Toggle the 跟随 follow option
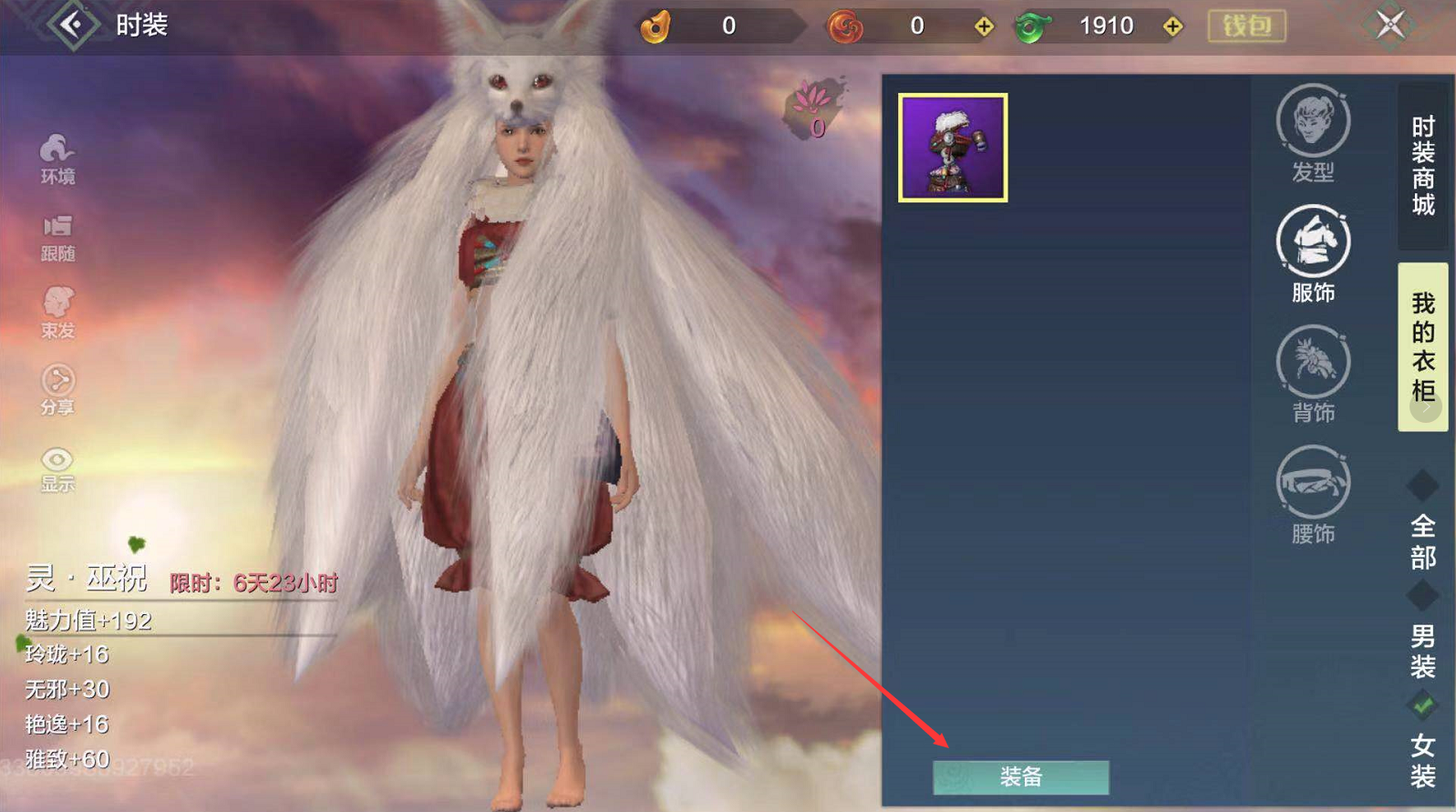The width and height of the screenshot is (1456, 812). 57,237
